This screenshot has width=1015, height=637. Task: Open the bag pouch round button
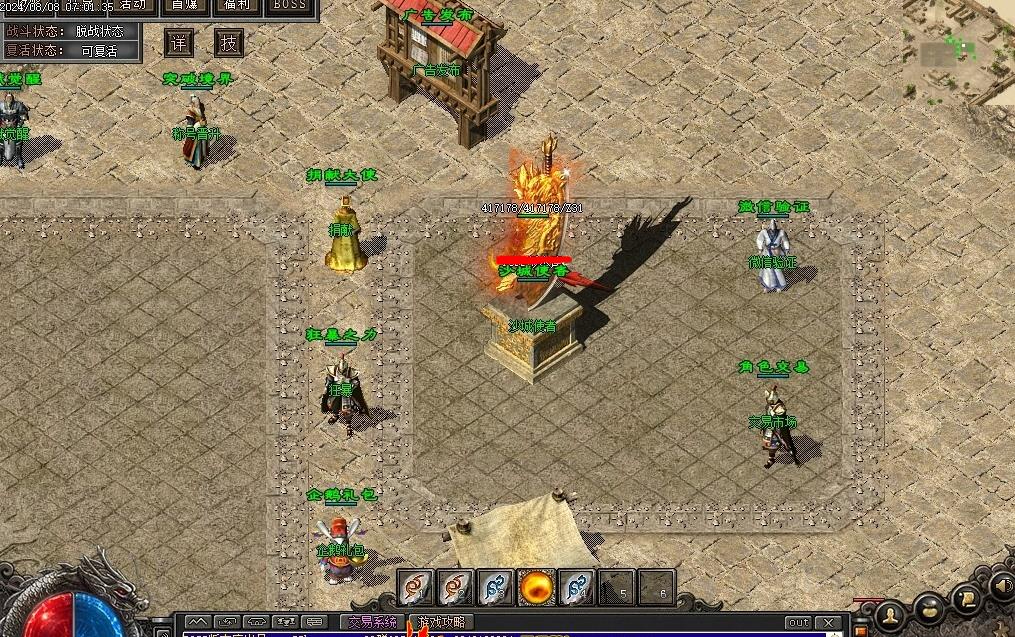pyautogui.click(x=931, y=607)
